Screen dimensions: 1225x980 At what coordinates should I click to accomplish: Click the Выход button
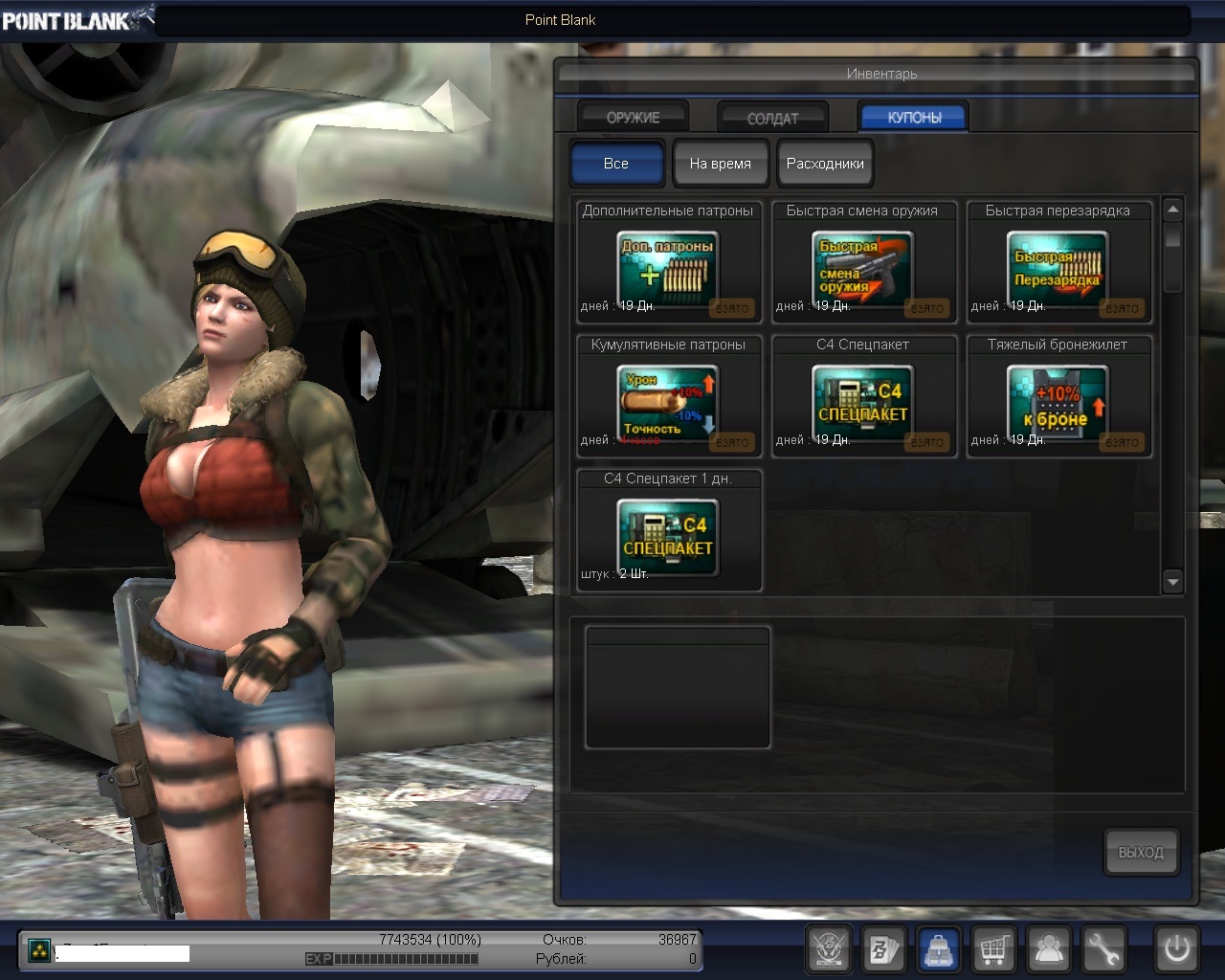tap(1141, 852)
